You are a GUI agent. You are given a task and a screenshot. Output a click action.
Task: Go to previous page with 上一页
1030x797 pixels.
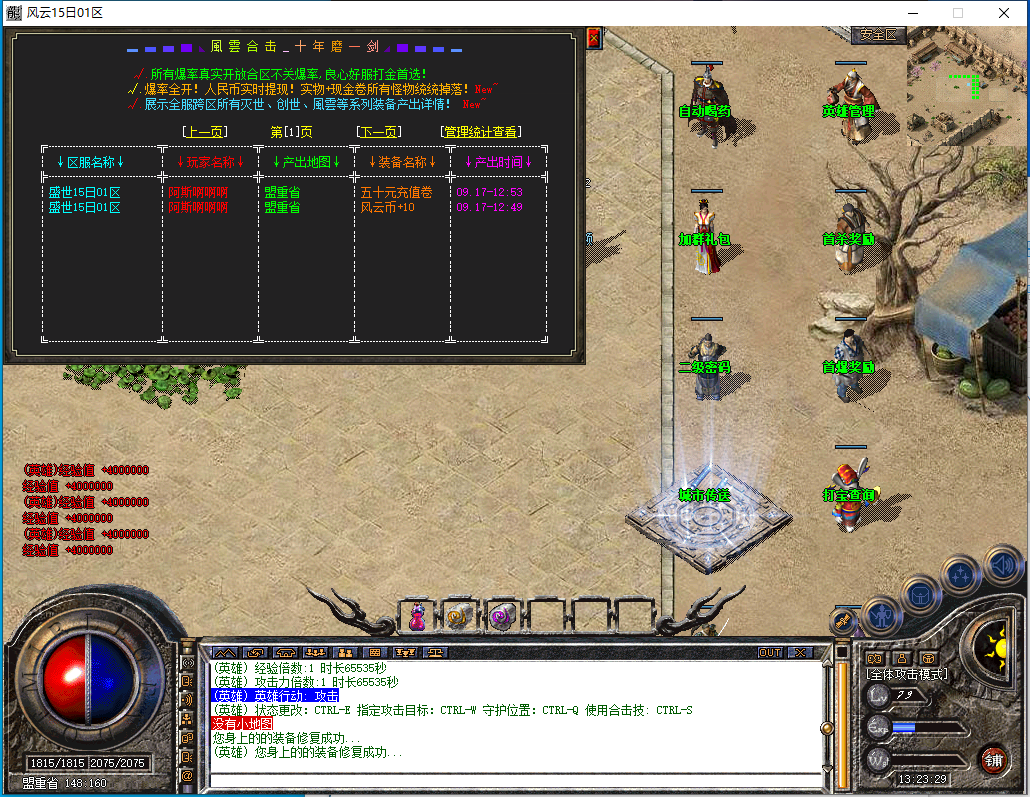[x=205, y=132]
